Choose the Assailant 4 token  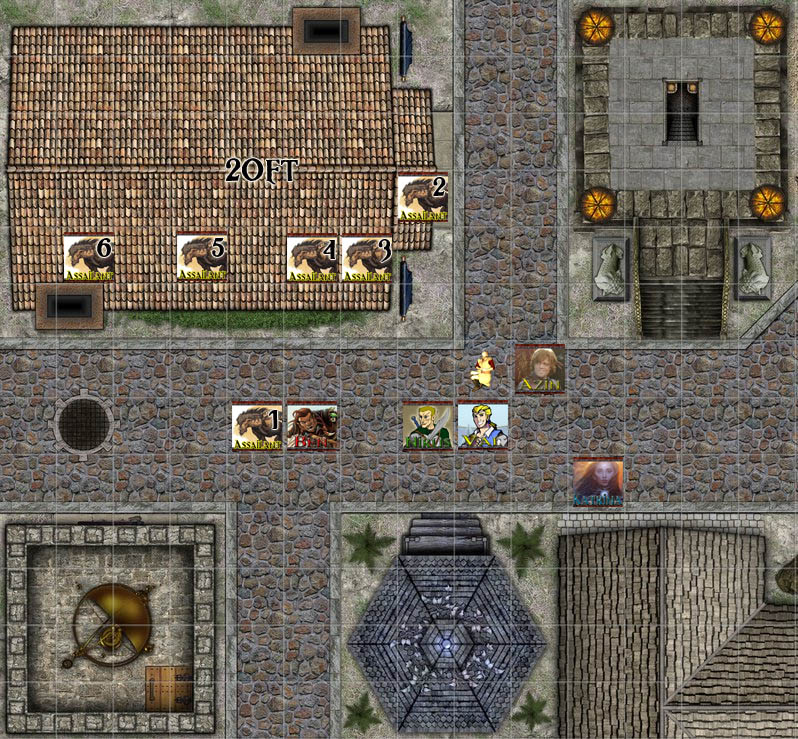pyautogui.click(x=312, y=259)
